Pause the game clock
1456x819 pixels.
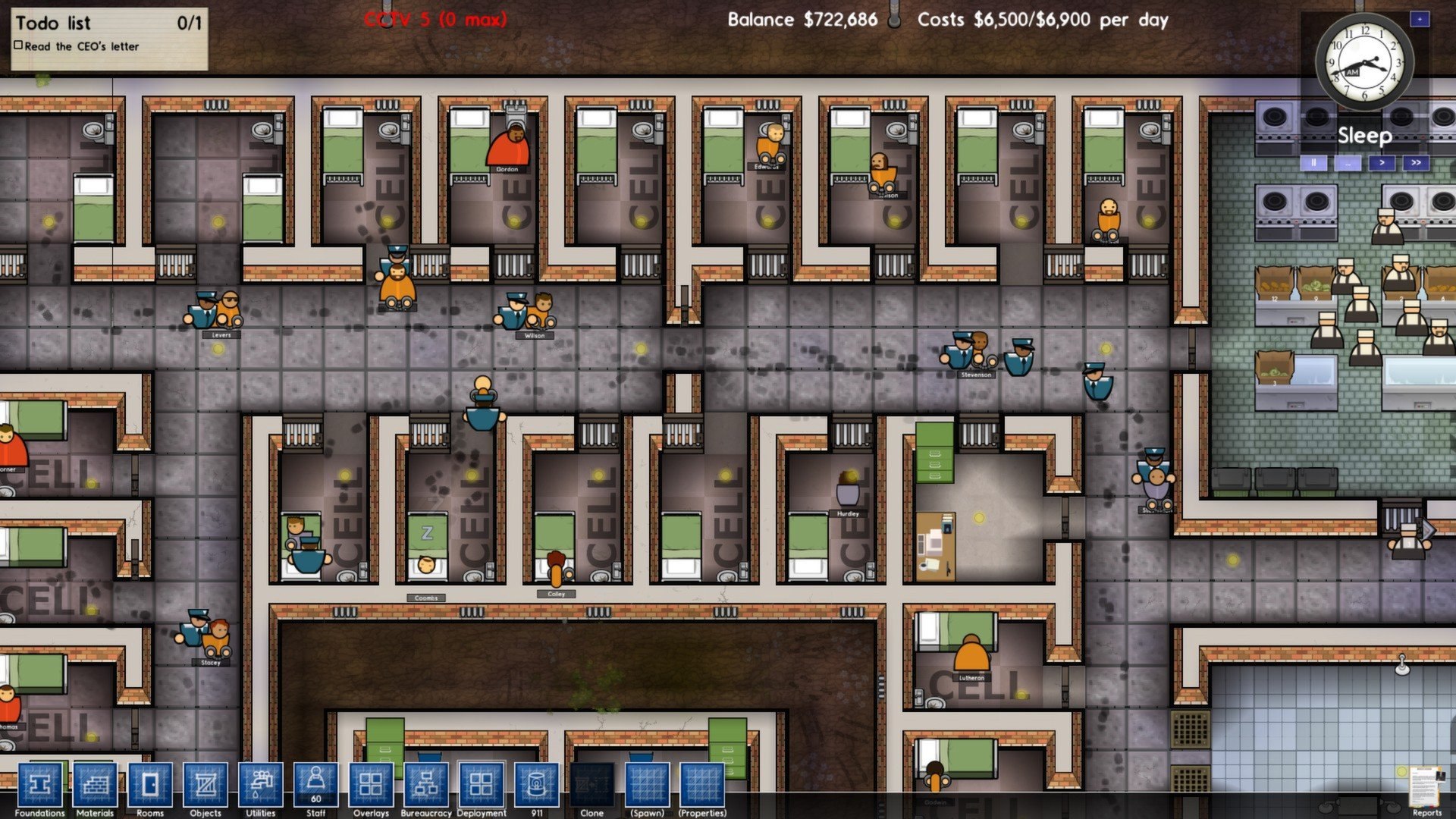pos(1314,162)
